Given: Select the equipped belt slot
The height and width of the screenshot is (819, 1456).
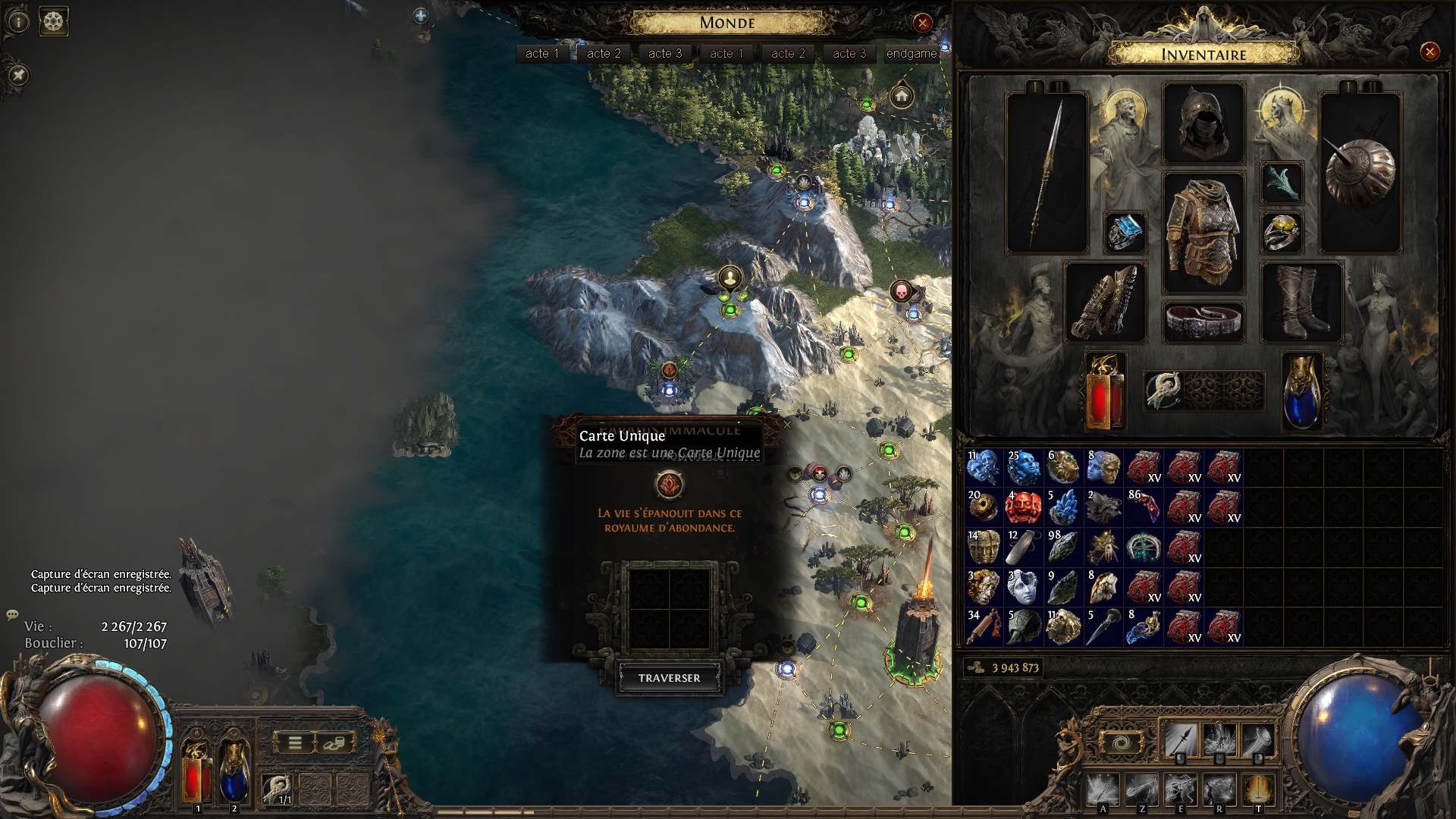Looking at the screenshot, I should click(1203, 320).
